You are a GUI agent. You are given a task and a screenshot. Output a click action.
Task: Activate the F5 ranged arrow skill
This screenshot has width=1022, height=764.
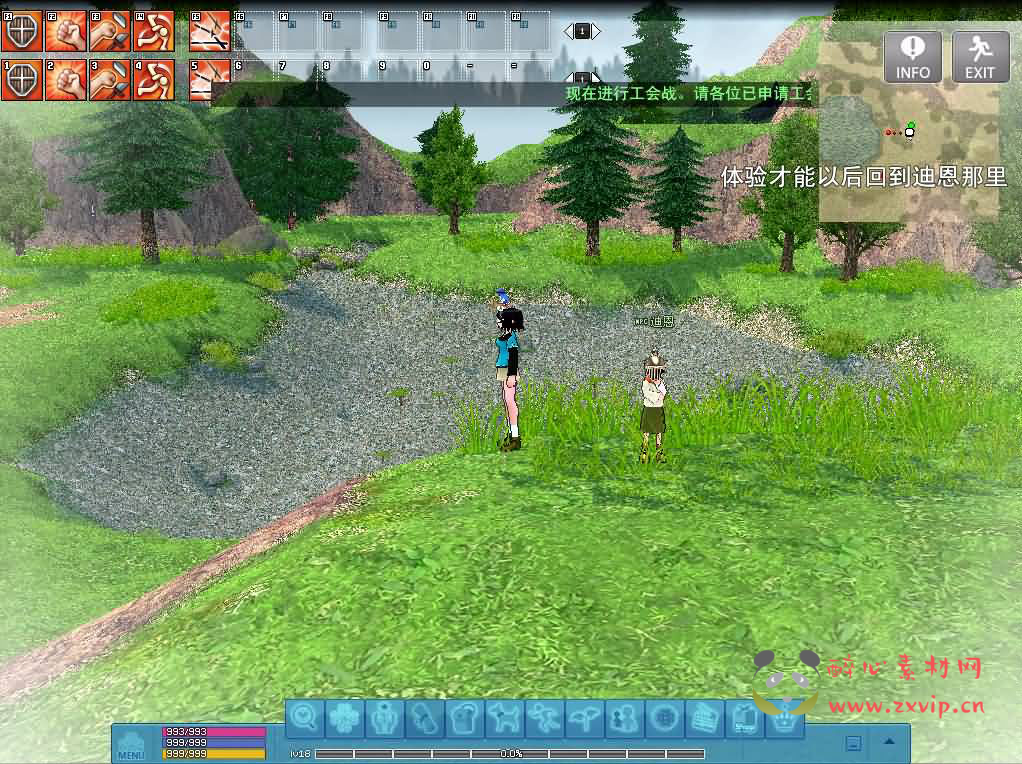click(209, 31)
